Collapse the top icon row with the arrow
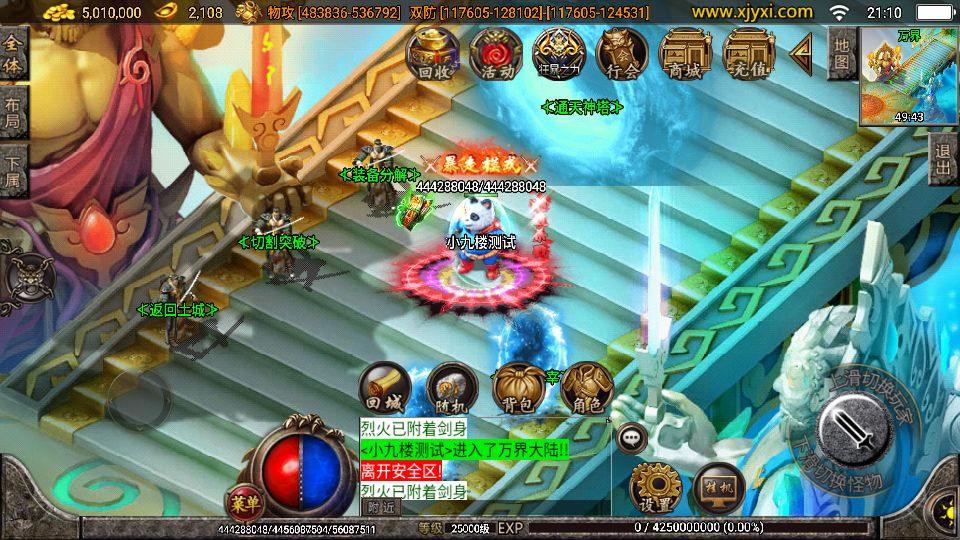960x540 pixels. tap(800, 54)
